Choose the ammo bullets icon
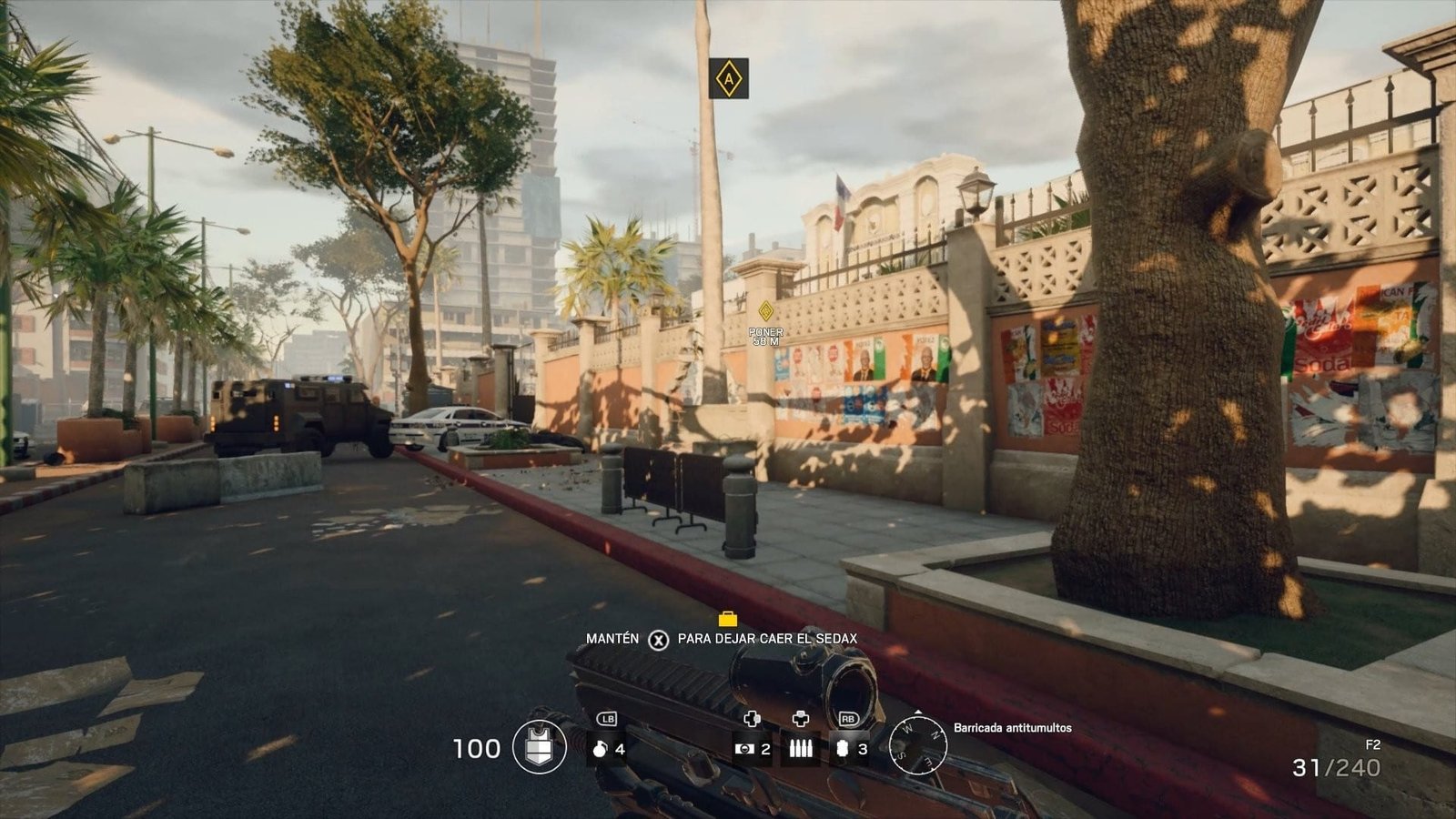Viewport: 1456px width, 819px height. (x=801, y=748)
